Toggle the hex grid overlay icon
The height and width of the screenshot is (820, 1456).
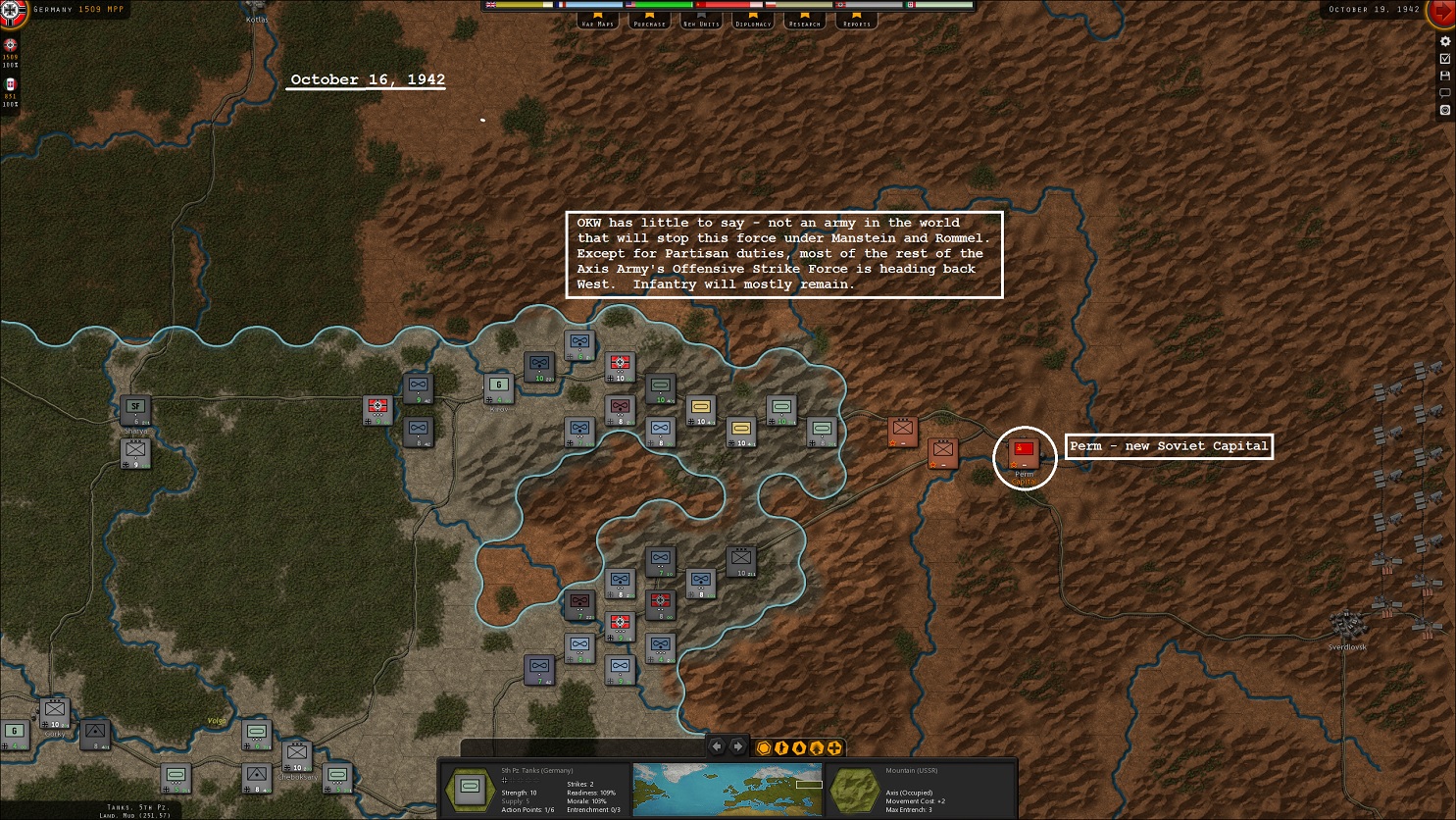coord(764,748)
